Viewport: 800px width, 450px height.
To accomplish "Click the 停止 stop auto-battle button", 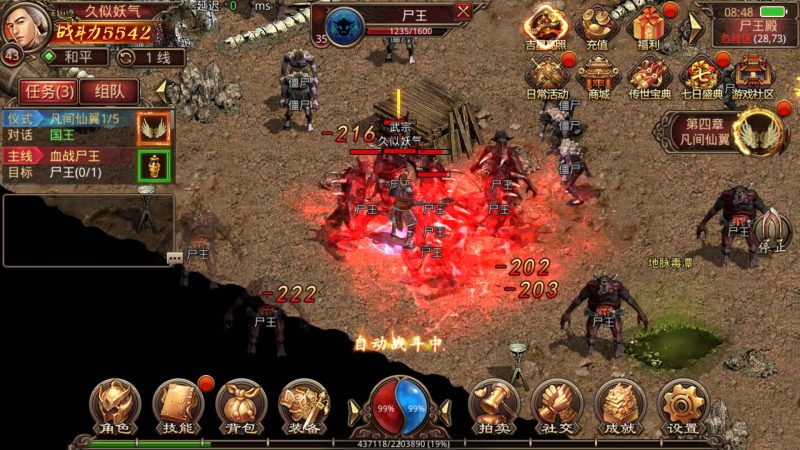I will (x=771, y=233).
